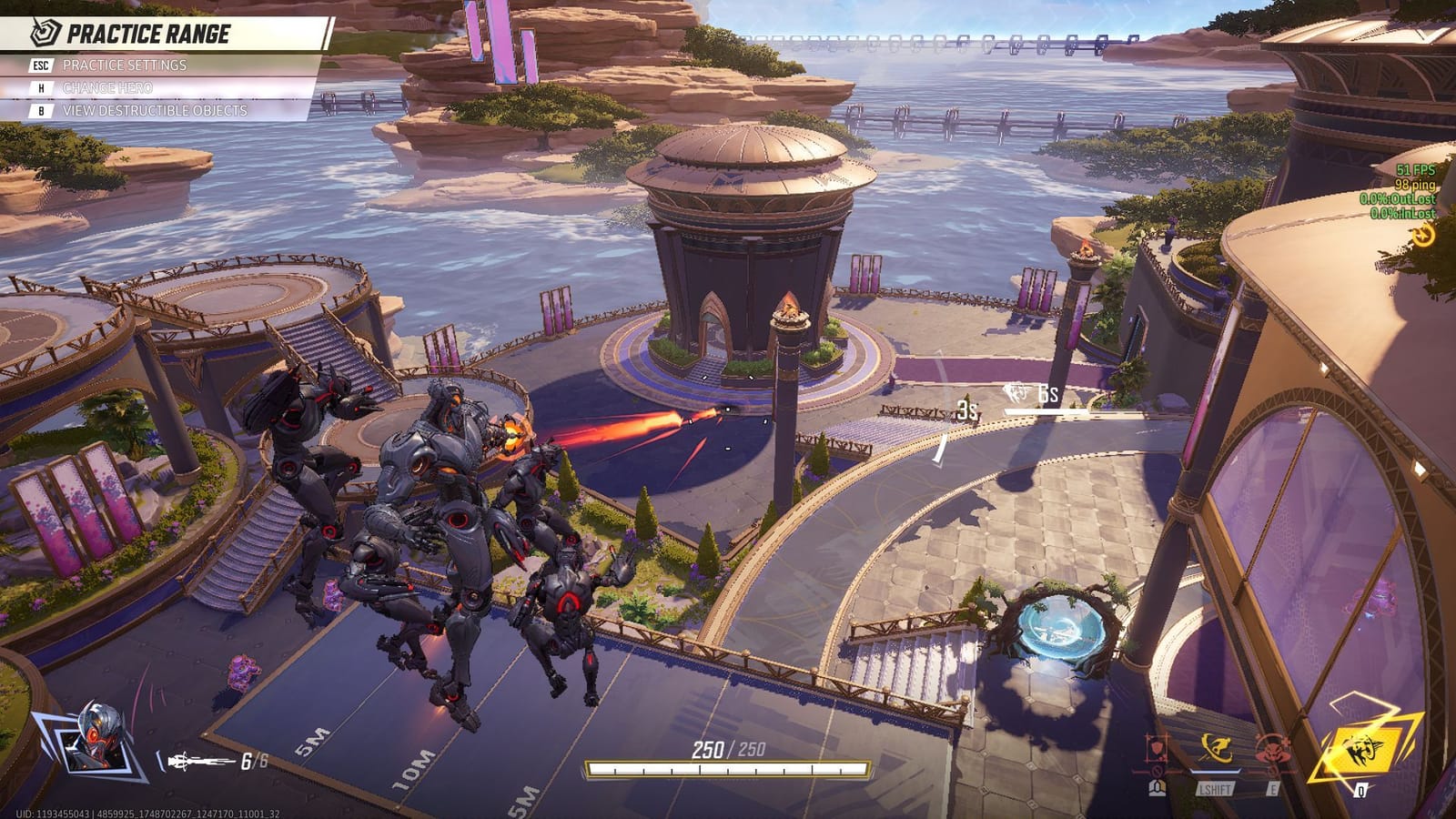Image resolution: width=1456 pixels, height=819 pixels.
Task: Click the rifle weapon icon beside ammo count
Action: click(x=195, y=763)
